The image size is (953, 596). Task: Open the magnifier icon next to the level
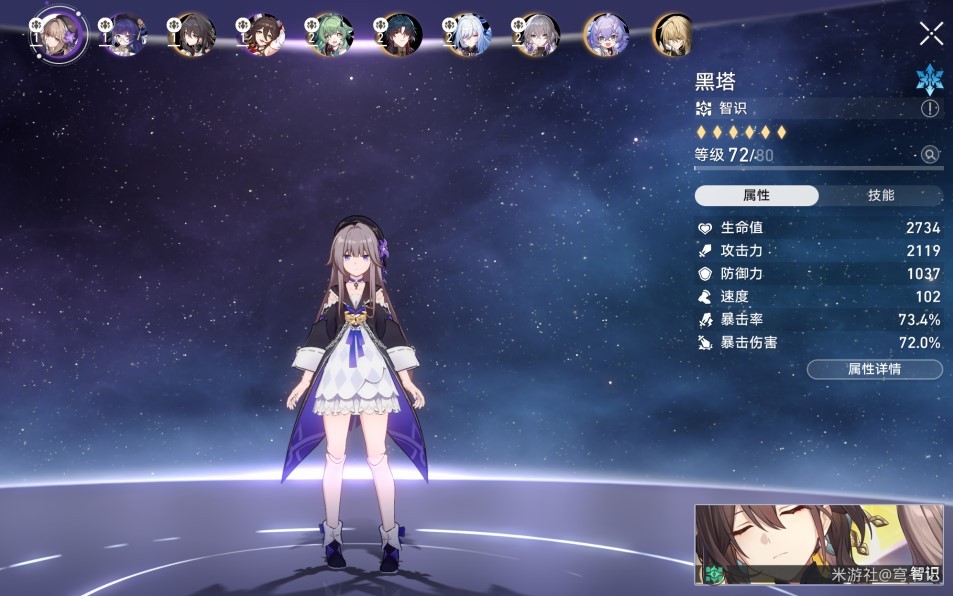[930, 154]
